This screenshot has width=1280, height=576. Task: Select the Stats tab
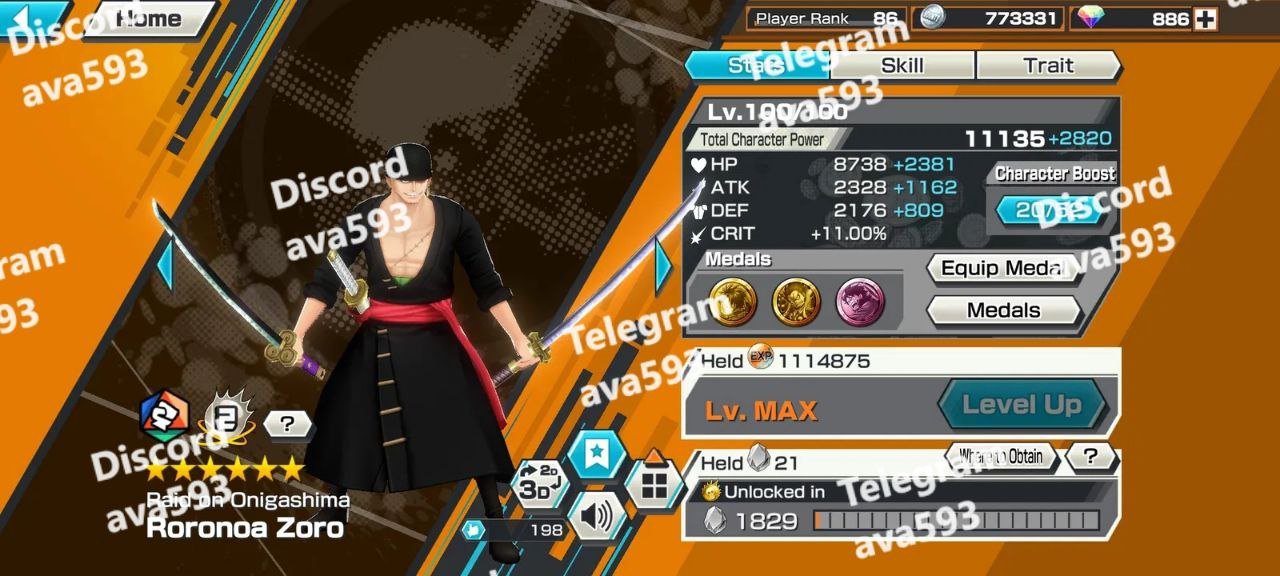756,66
